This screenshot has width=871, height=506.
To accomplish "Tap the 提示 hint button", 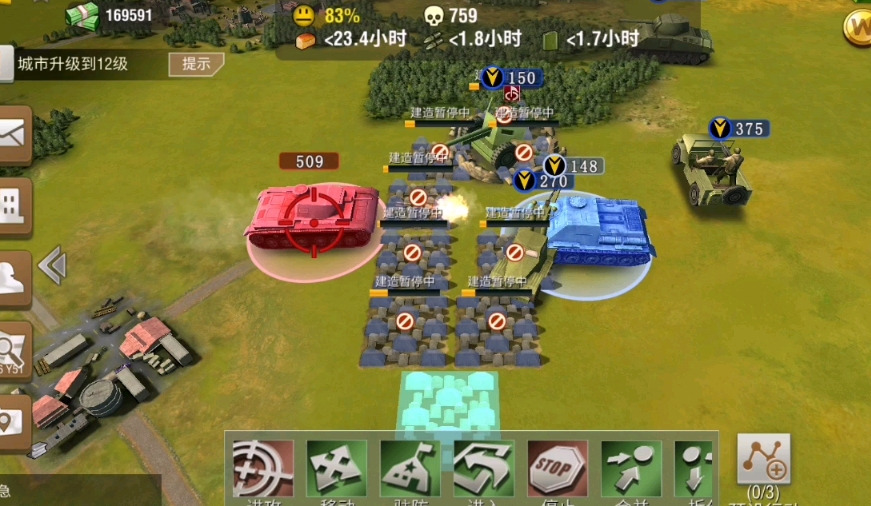I will (x=196, y=65).
